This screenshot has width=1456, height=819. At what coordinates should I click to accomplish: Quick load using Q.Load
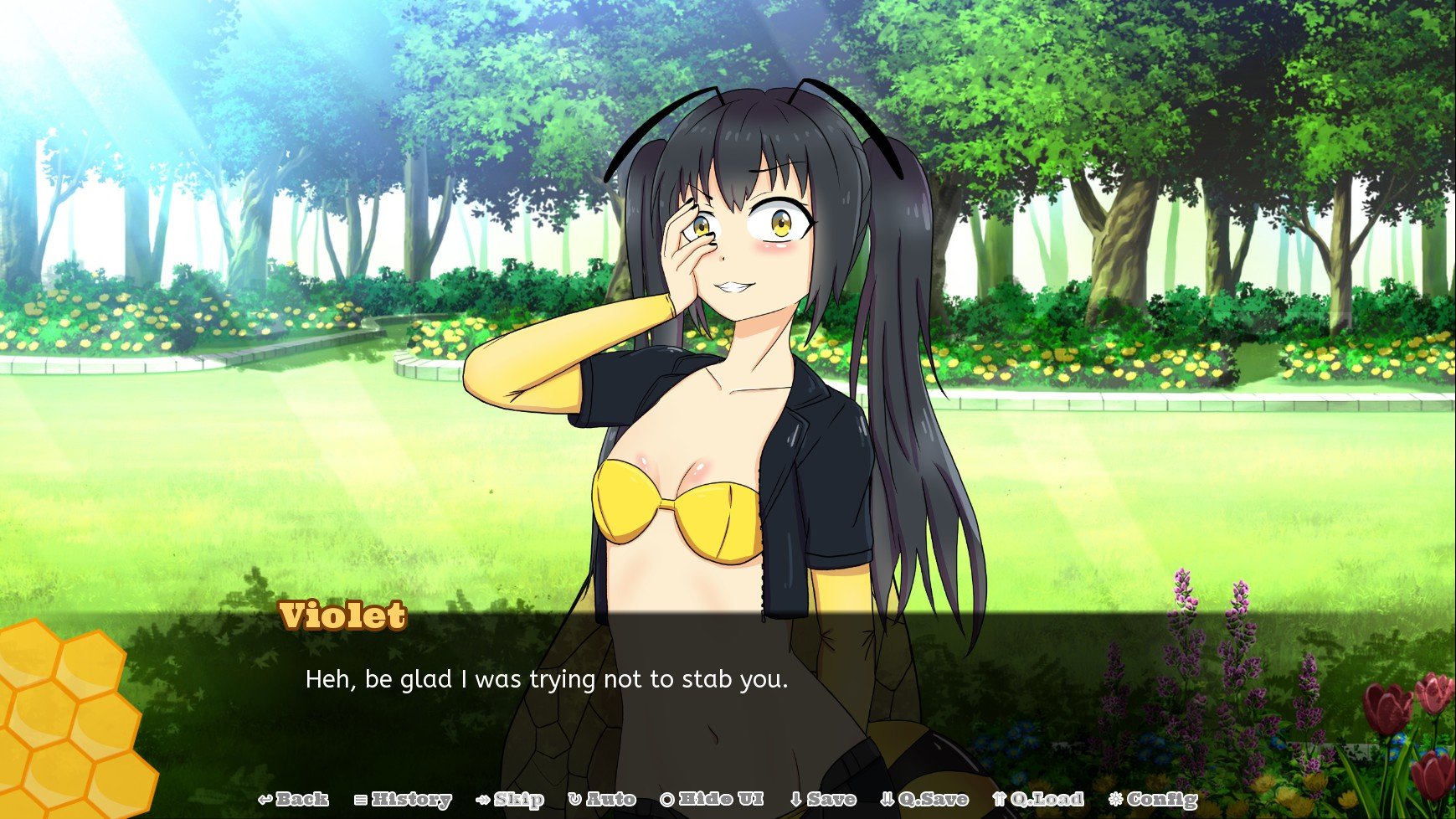1037,799
